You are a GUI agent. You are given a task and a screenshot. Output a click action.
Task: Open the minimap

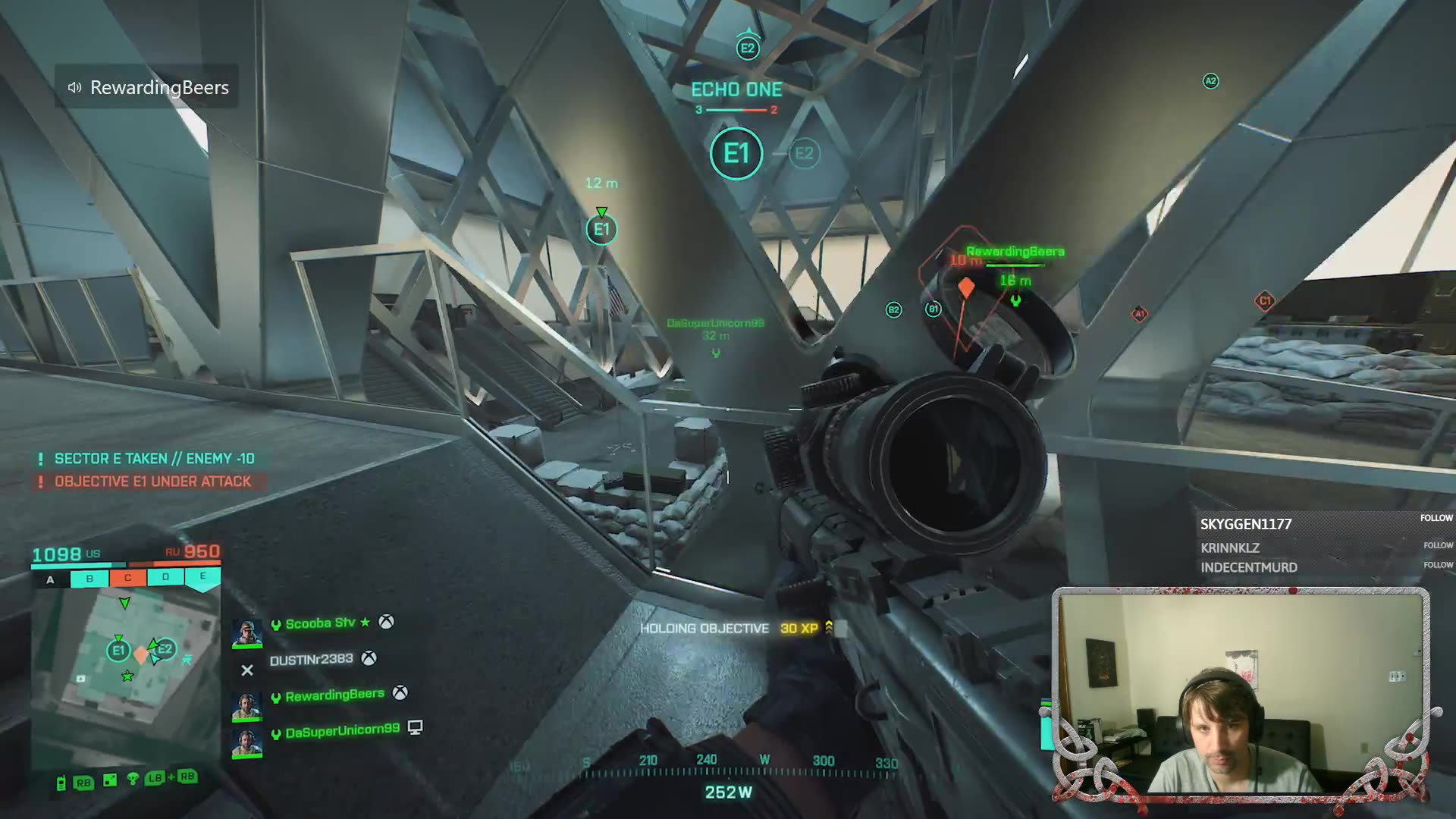pyautogui.click(x=126, y=660)
